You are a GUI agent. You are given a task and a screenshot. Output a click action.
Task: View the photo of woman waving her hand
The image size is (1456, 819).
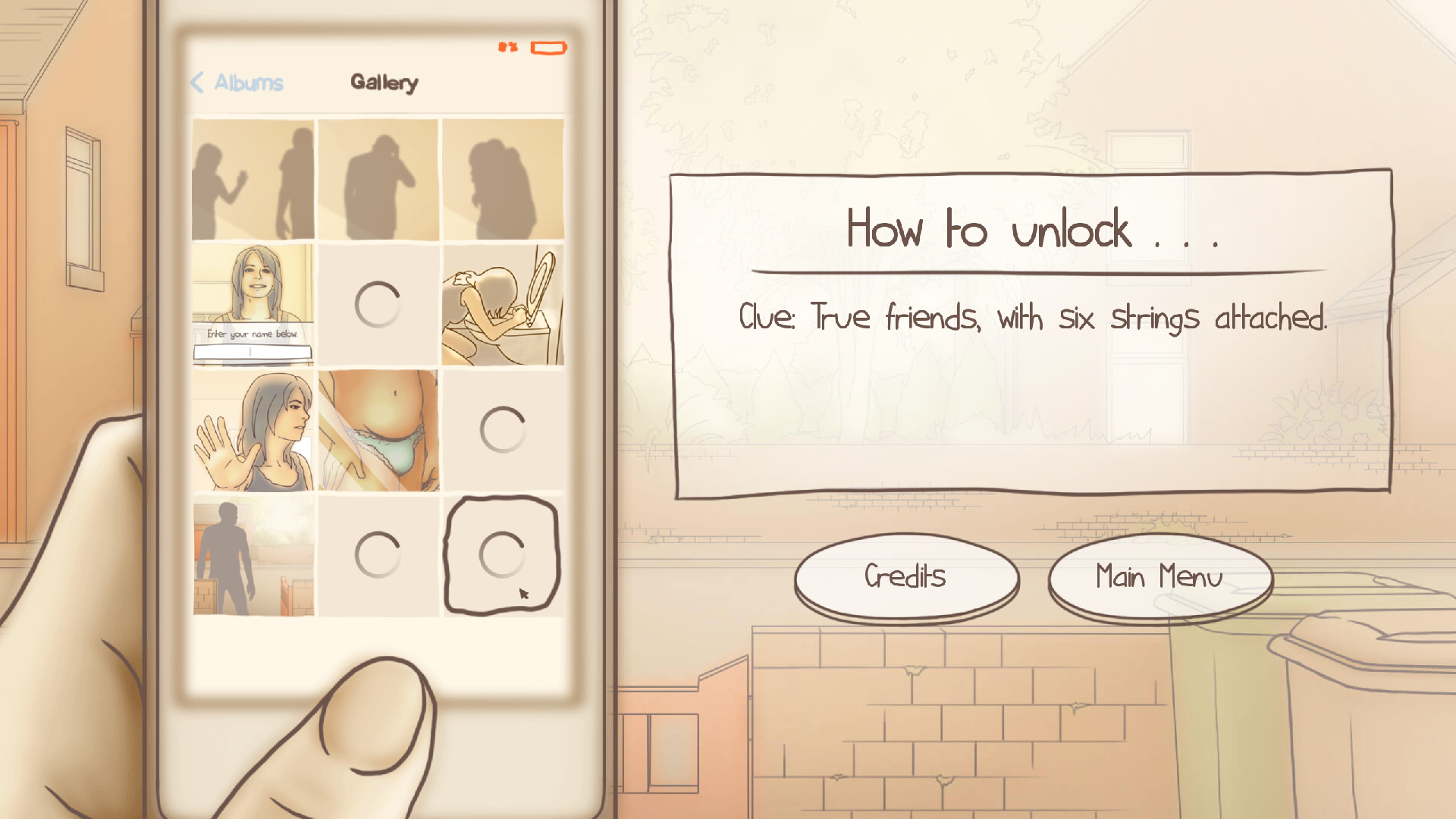(253, 428)
